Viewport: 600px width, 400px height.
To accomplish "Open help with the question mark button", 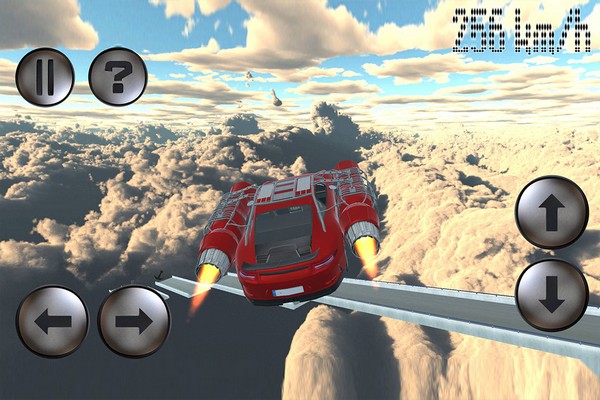I will [118, 77].
